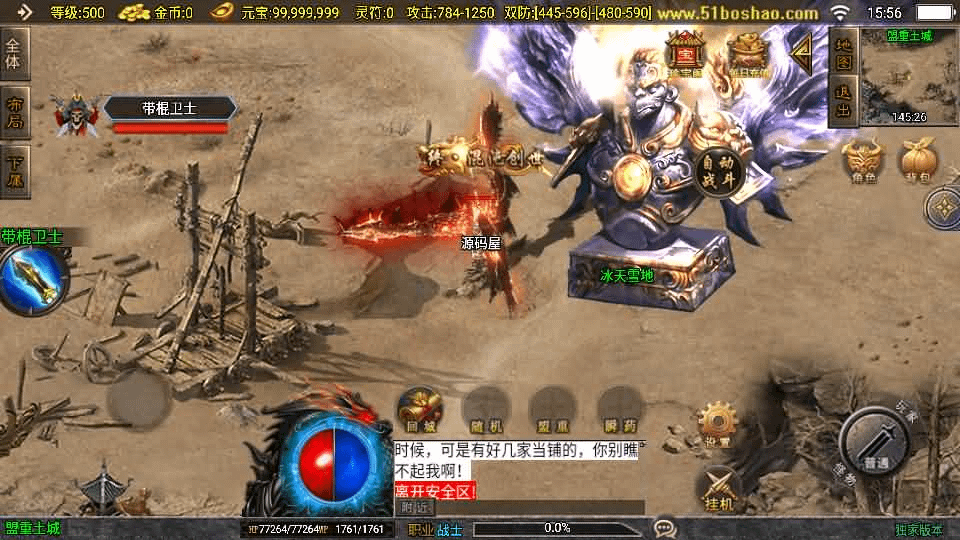The image size is (960, 540).
Task: Open the 下属 subordinates tab
Action: tap(15, 171)
